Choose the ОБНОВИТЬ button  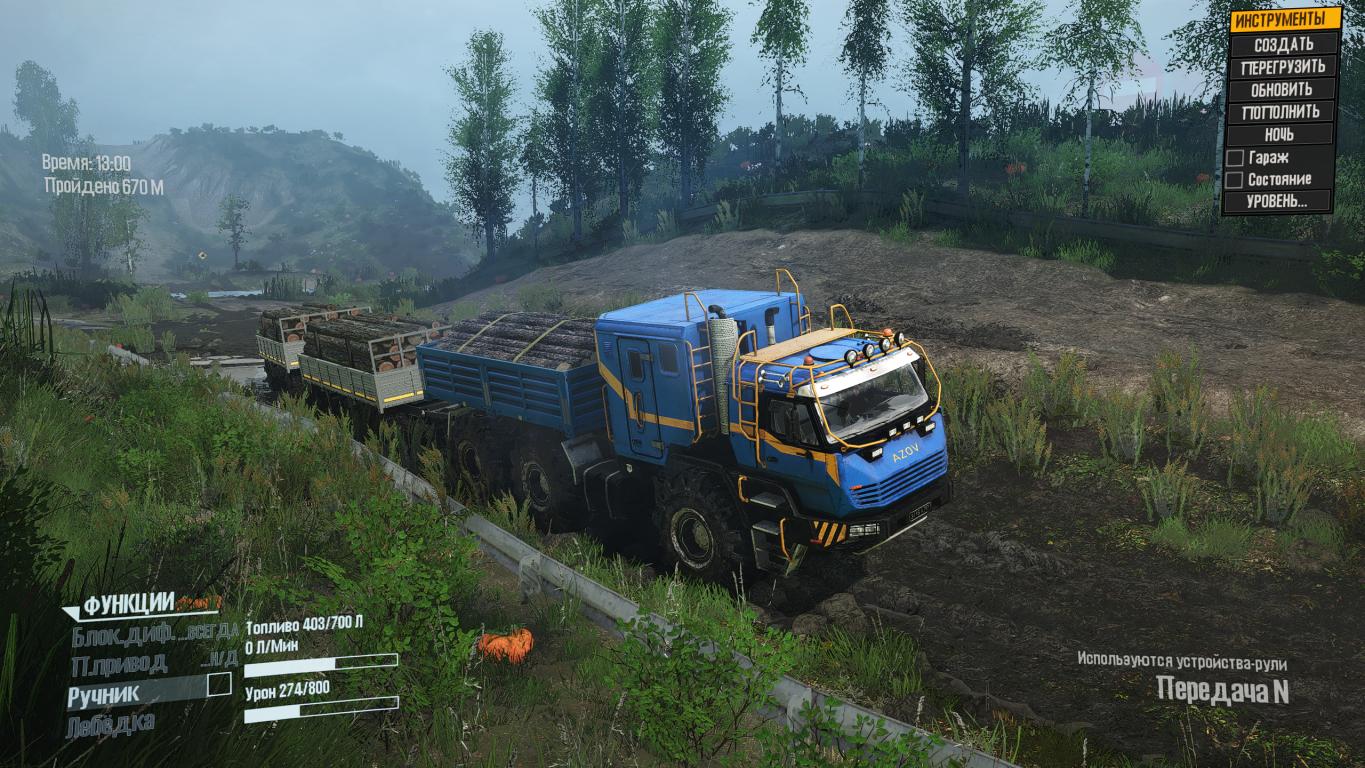click(1284, 89)
